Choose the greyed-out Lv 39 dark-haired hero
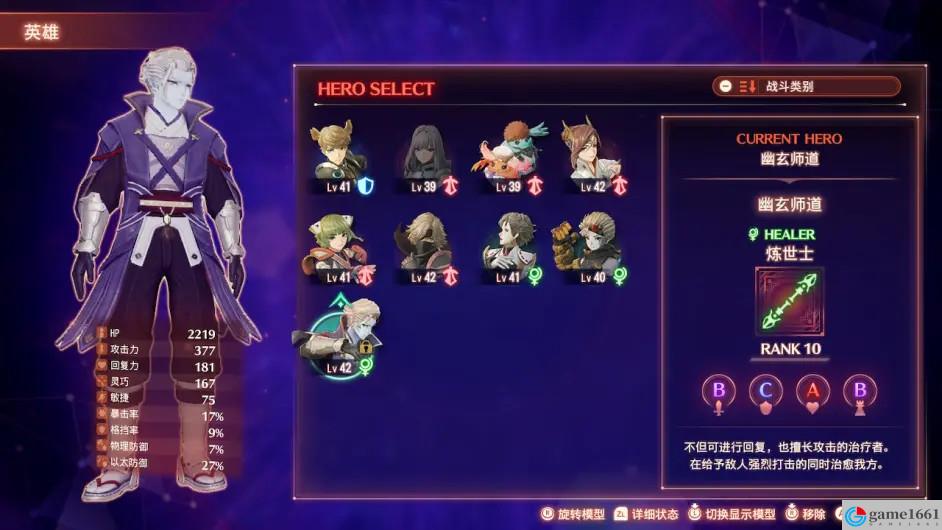This screenshot has width=942, height=530. (427, 159)
